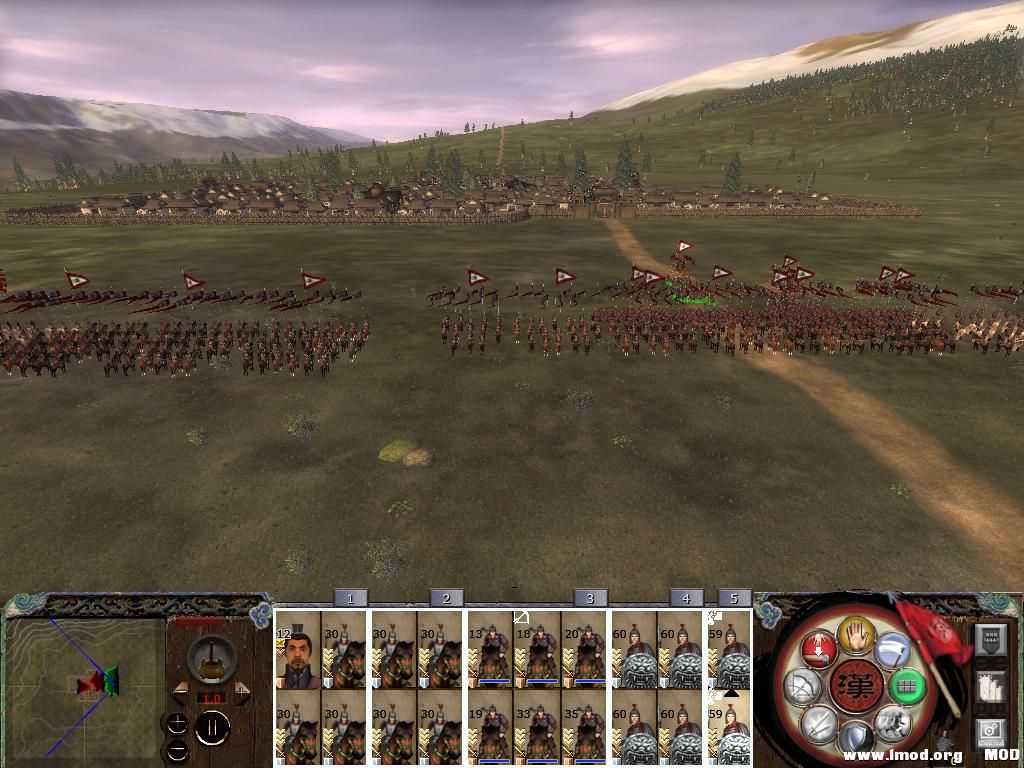Increase game speed with the plus arrow

(243, 694)
